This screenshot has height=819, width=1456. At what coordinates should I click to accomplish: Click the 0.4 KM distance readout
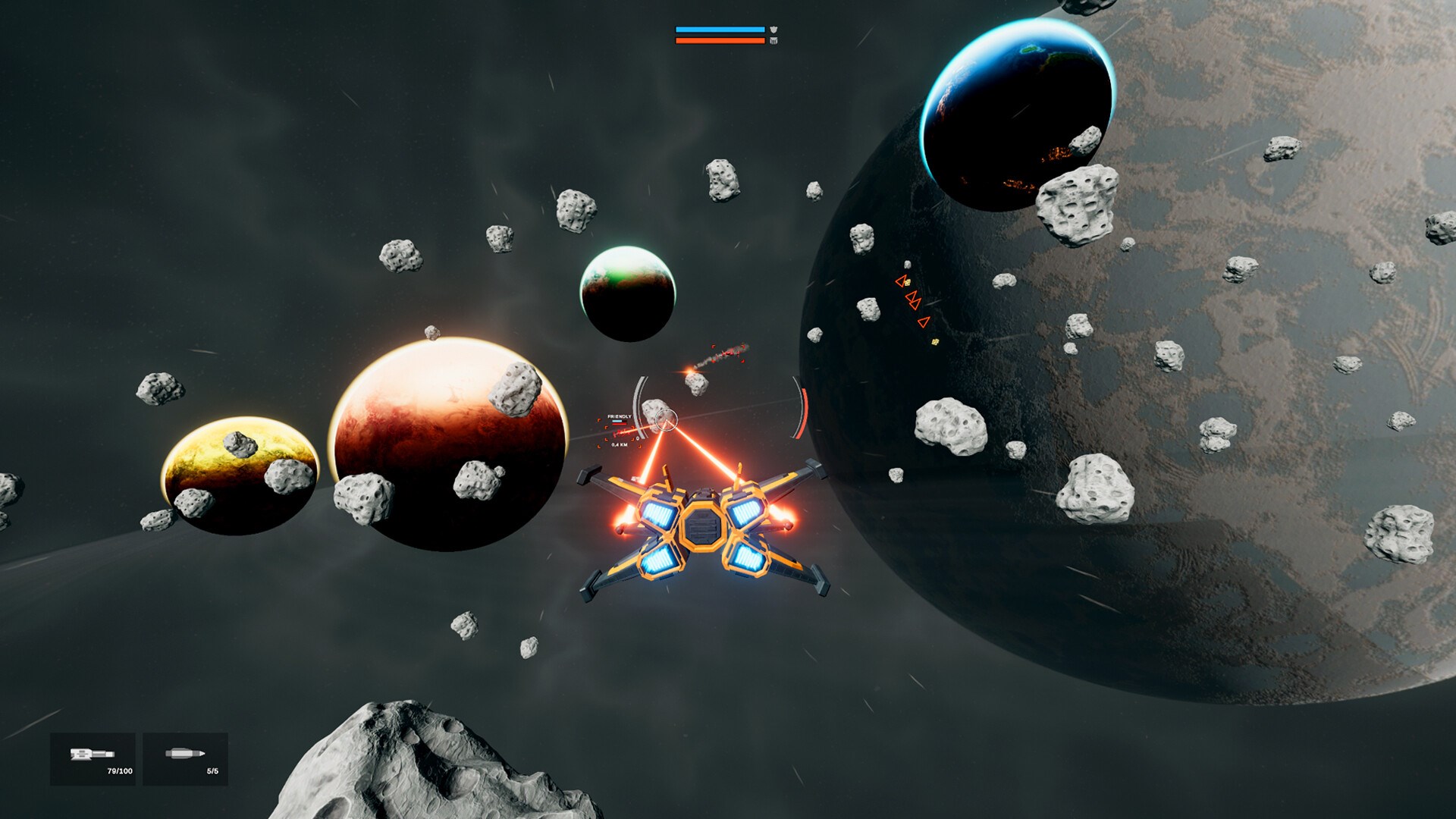pos(620,445)
